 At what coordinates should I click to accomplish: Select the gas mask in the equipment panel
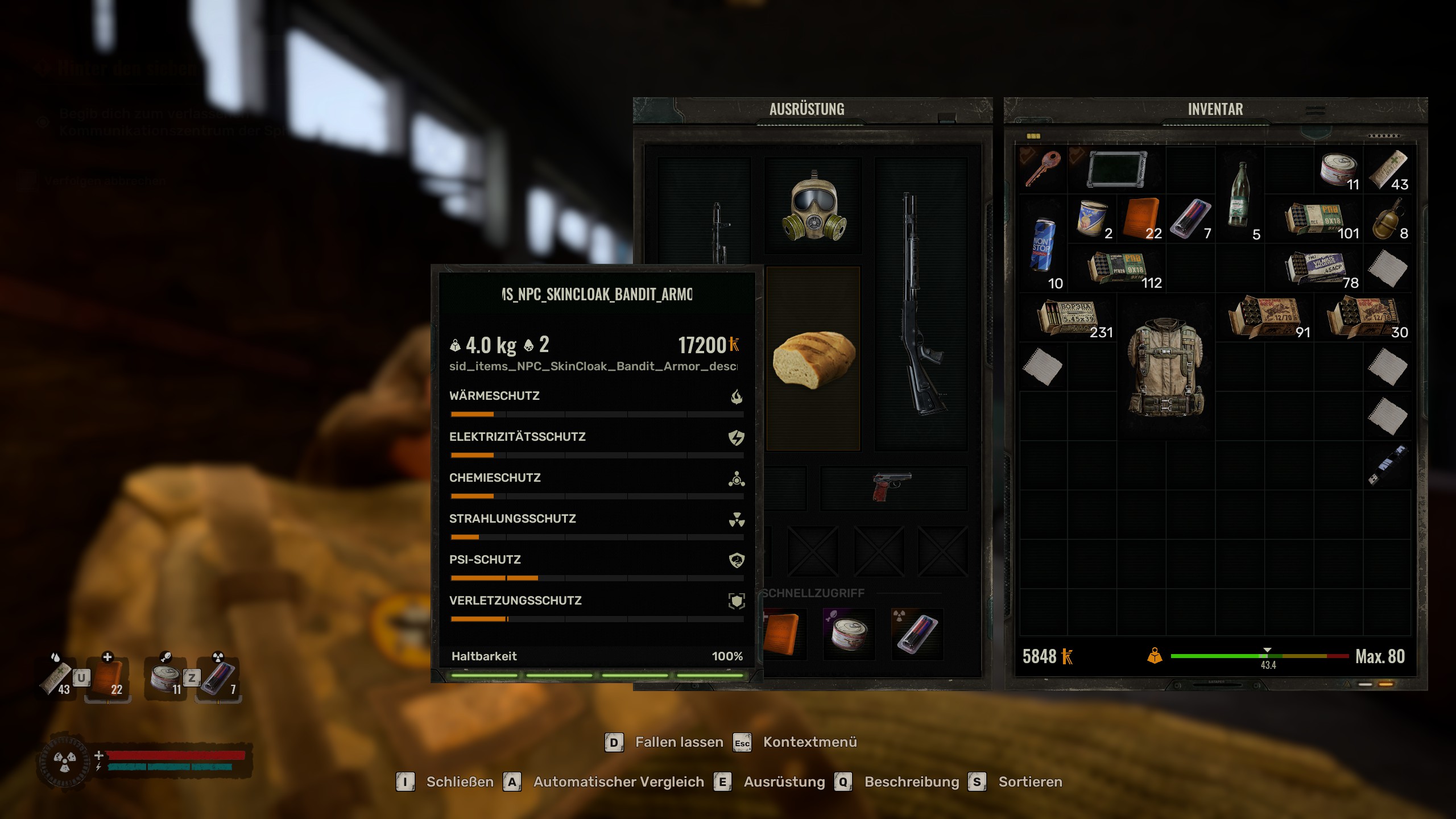813,206
